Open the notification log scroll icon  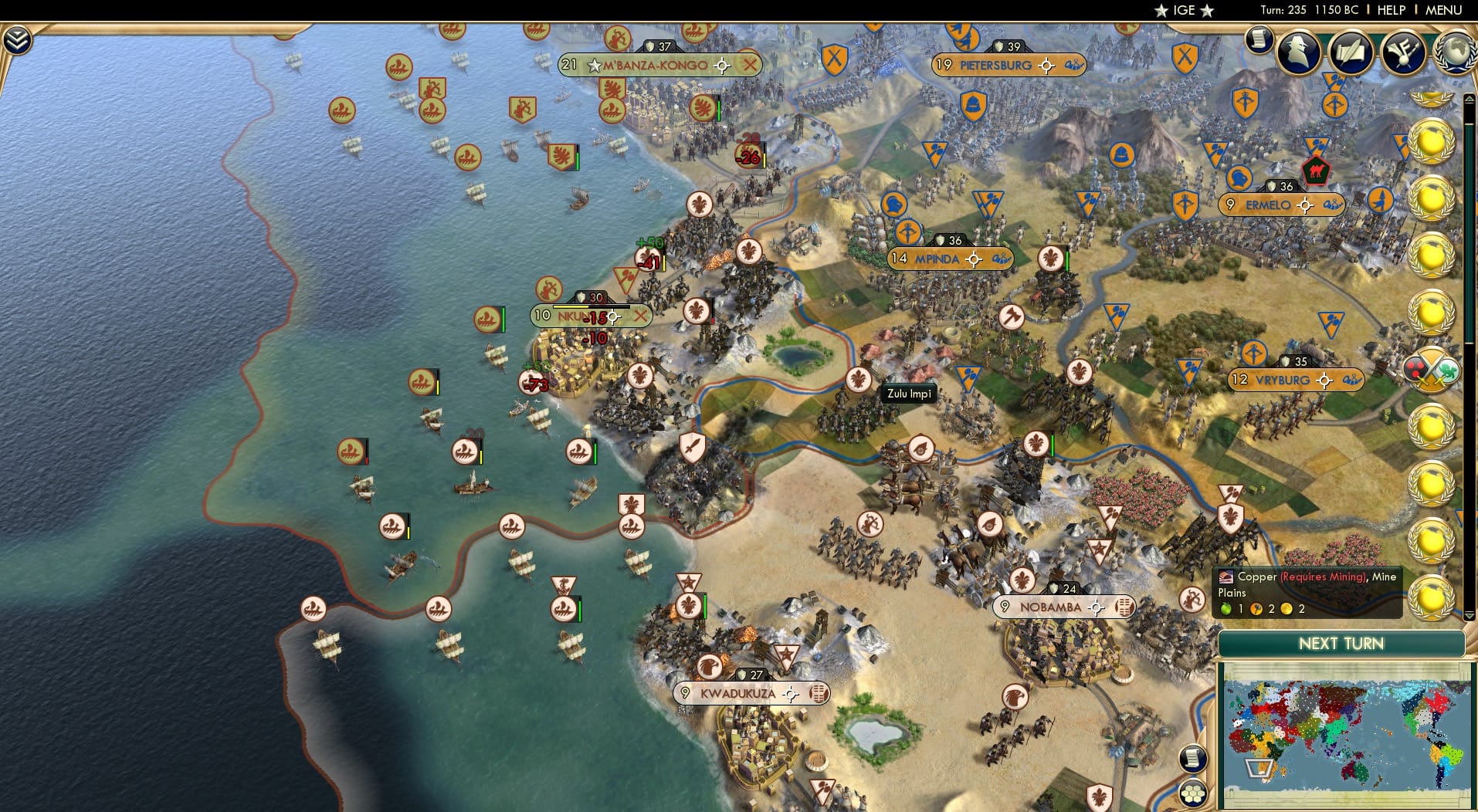click(1259, 39)
